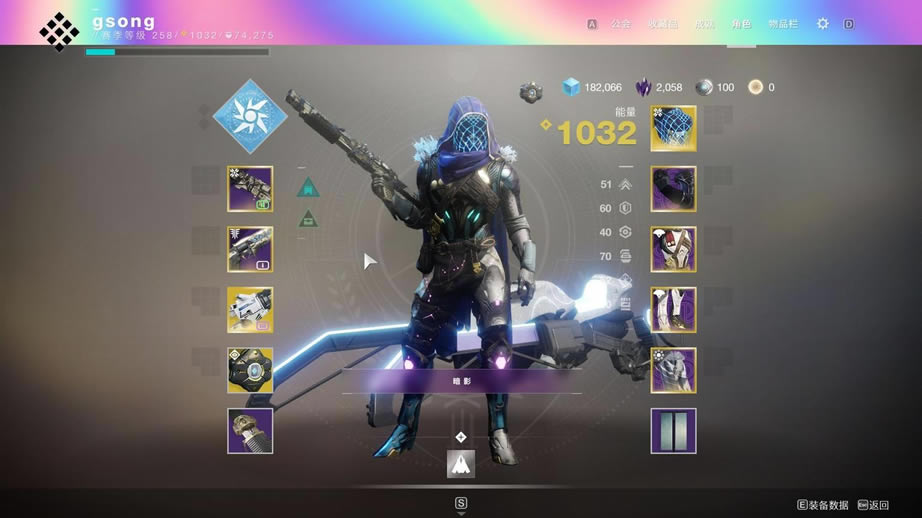Open the gauntlets armor slot
This screenshot has height=518, width=922.
(673, 189)
